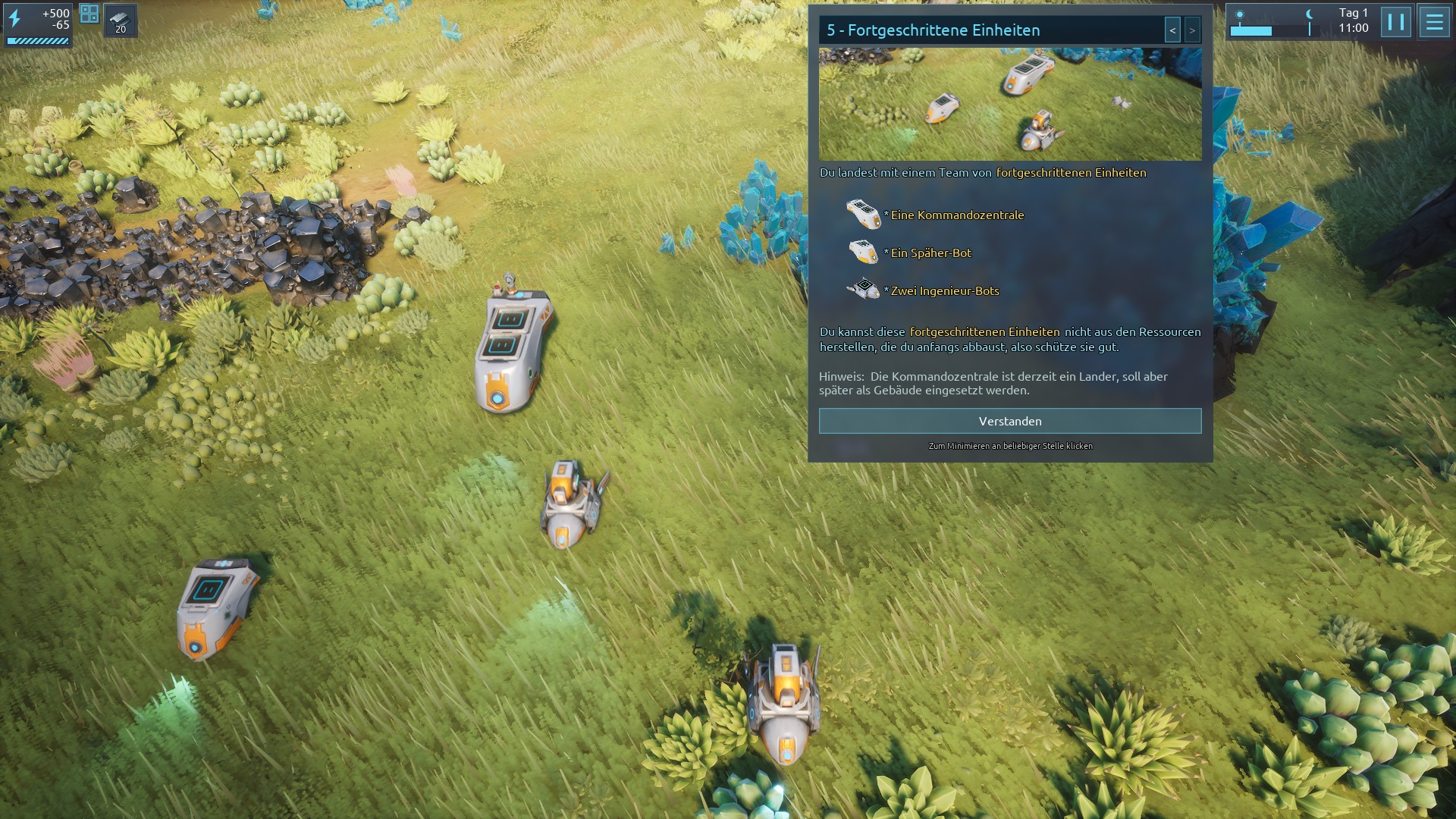This screenshot has width=1456, height=819.
Task: Open the main menu hamburger button
Action: [1433, 22]
